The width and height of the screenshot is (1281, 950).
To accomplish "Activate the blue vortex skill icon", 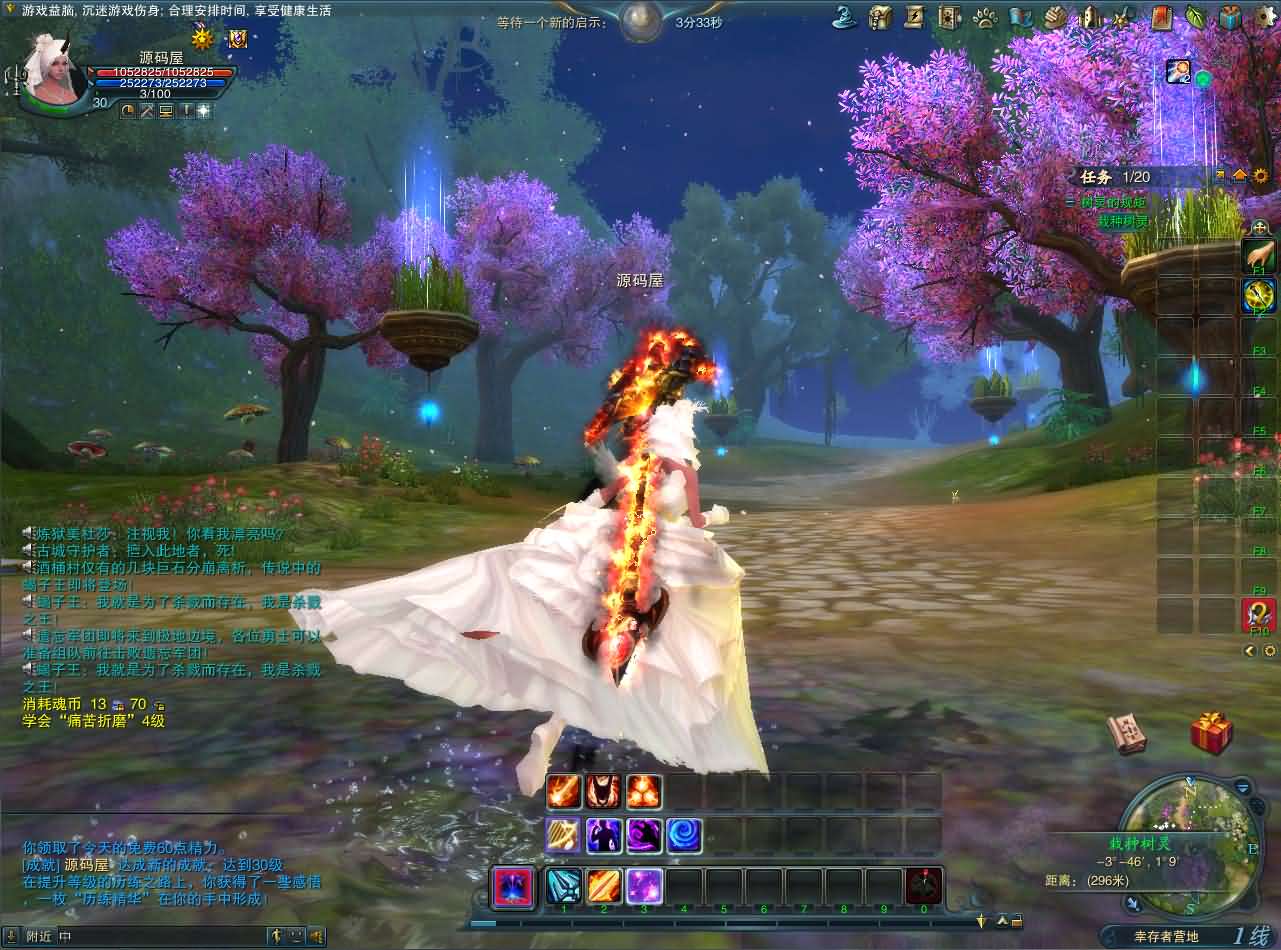I will coord(683,837).
